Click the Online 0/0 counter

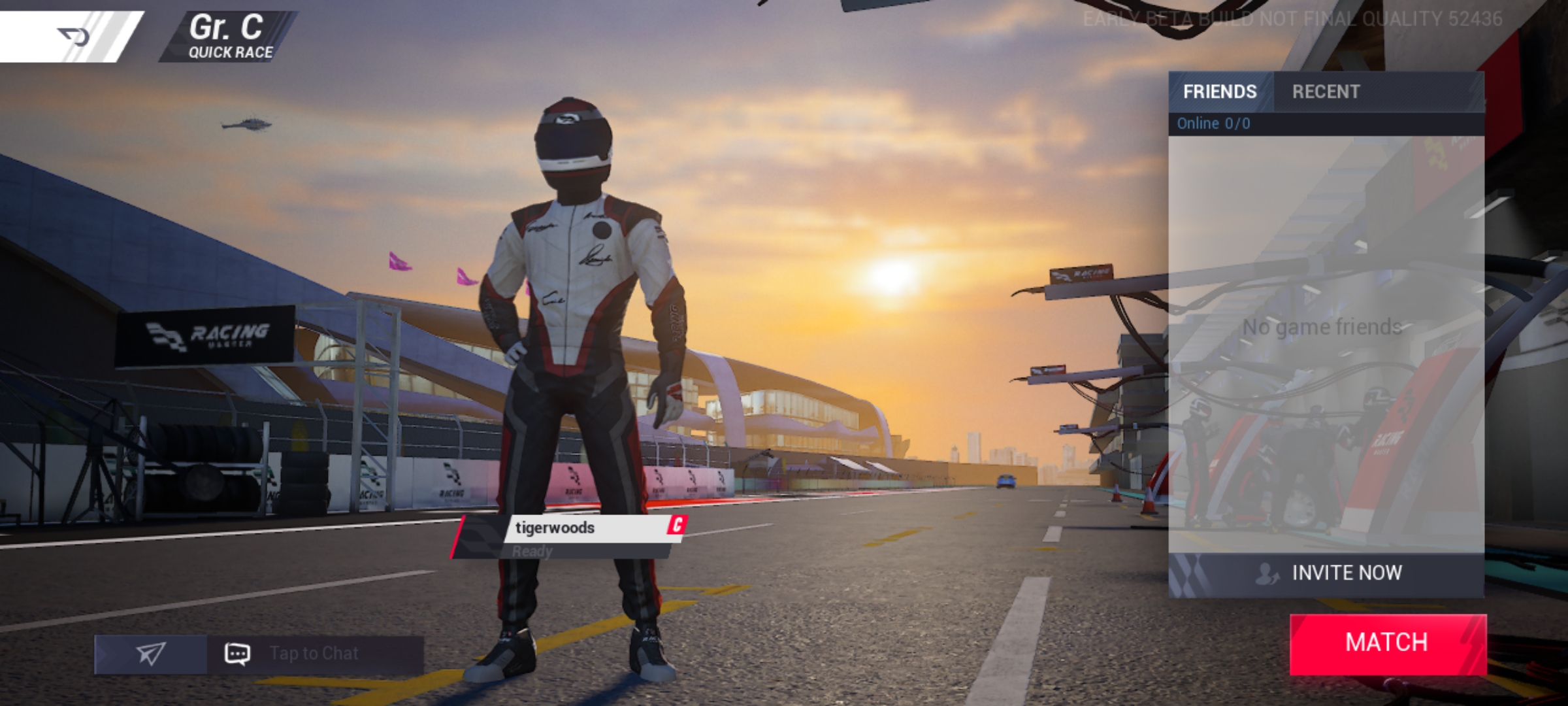1213,123
